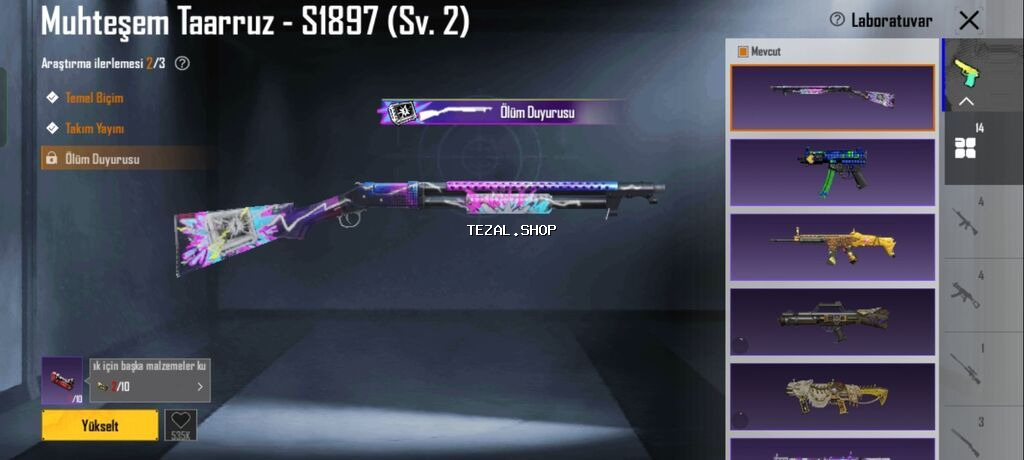Screen dimensions: 1024x460
Task: Expand the other materials arrow panel
Action: pos(199,386)
